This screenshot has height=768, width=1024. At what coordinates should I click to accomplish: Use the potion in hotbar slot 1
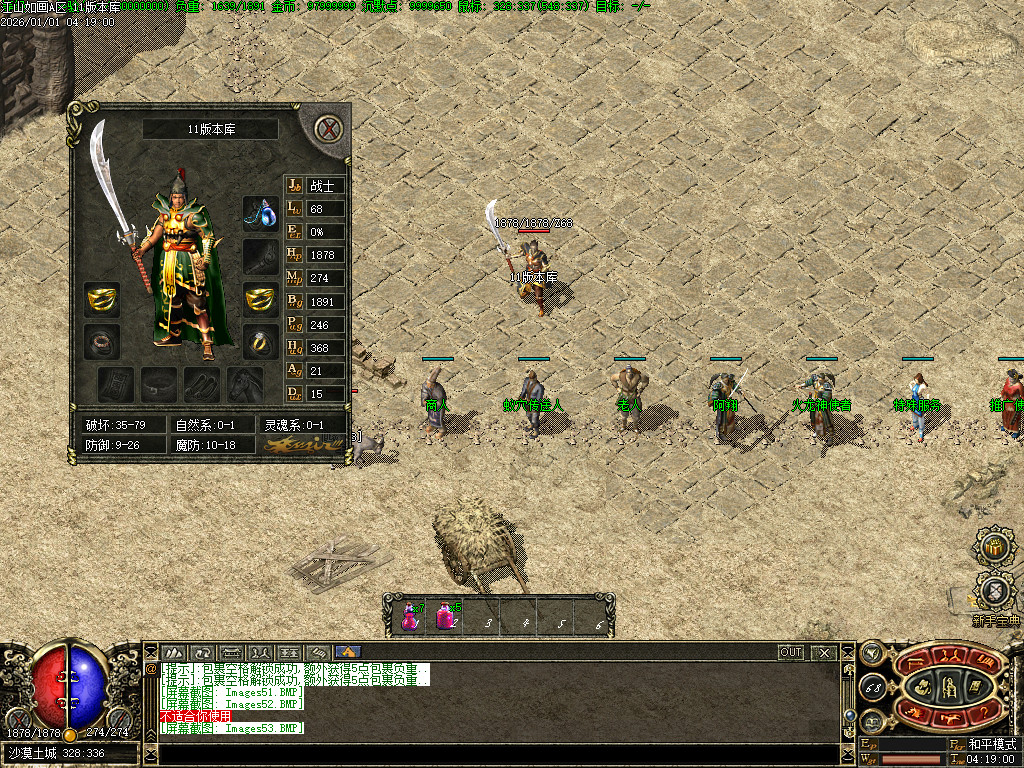click(411, 616)
